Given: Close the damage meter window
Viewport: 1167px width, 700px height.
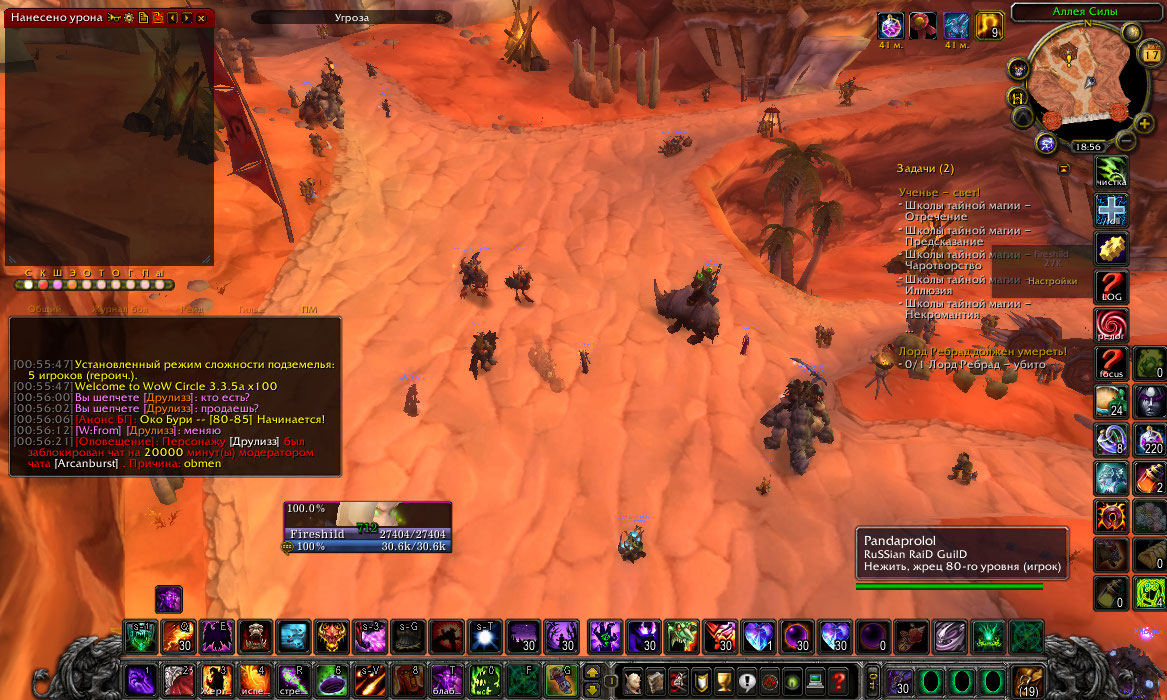Looking at the screenshot, I should click(201, 18).
